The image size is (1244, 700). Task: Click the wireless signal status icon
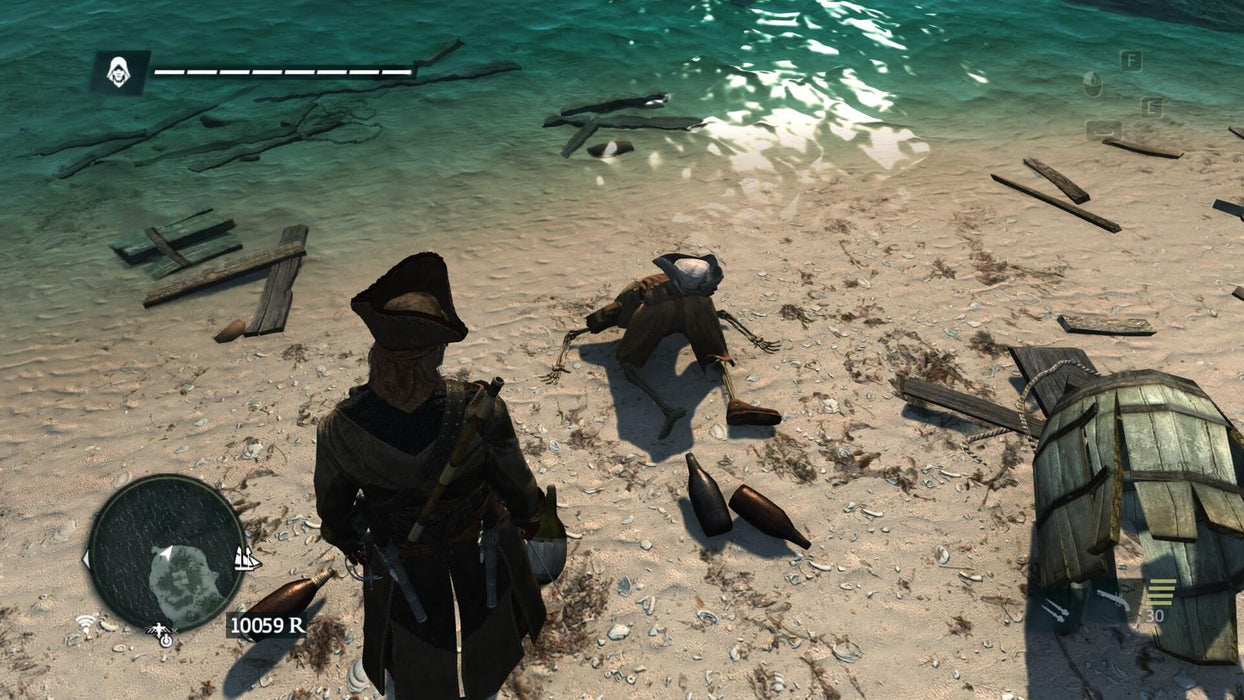(88, 624)
